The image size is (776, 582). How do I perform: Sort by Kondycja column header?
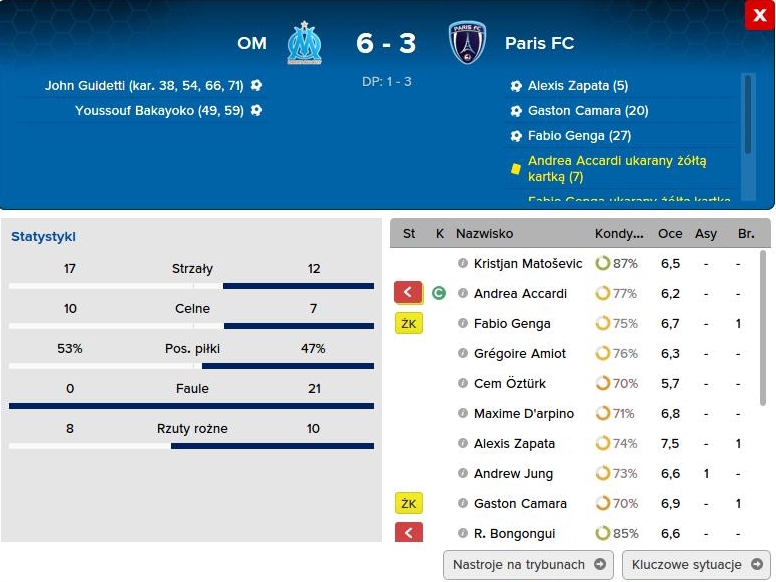[619, 234]
